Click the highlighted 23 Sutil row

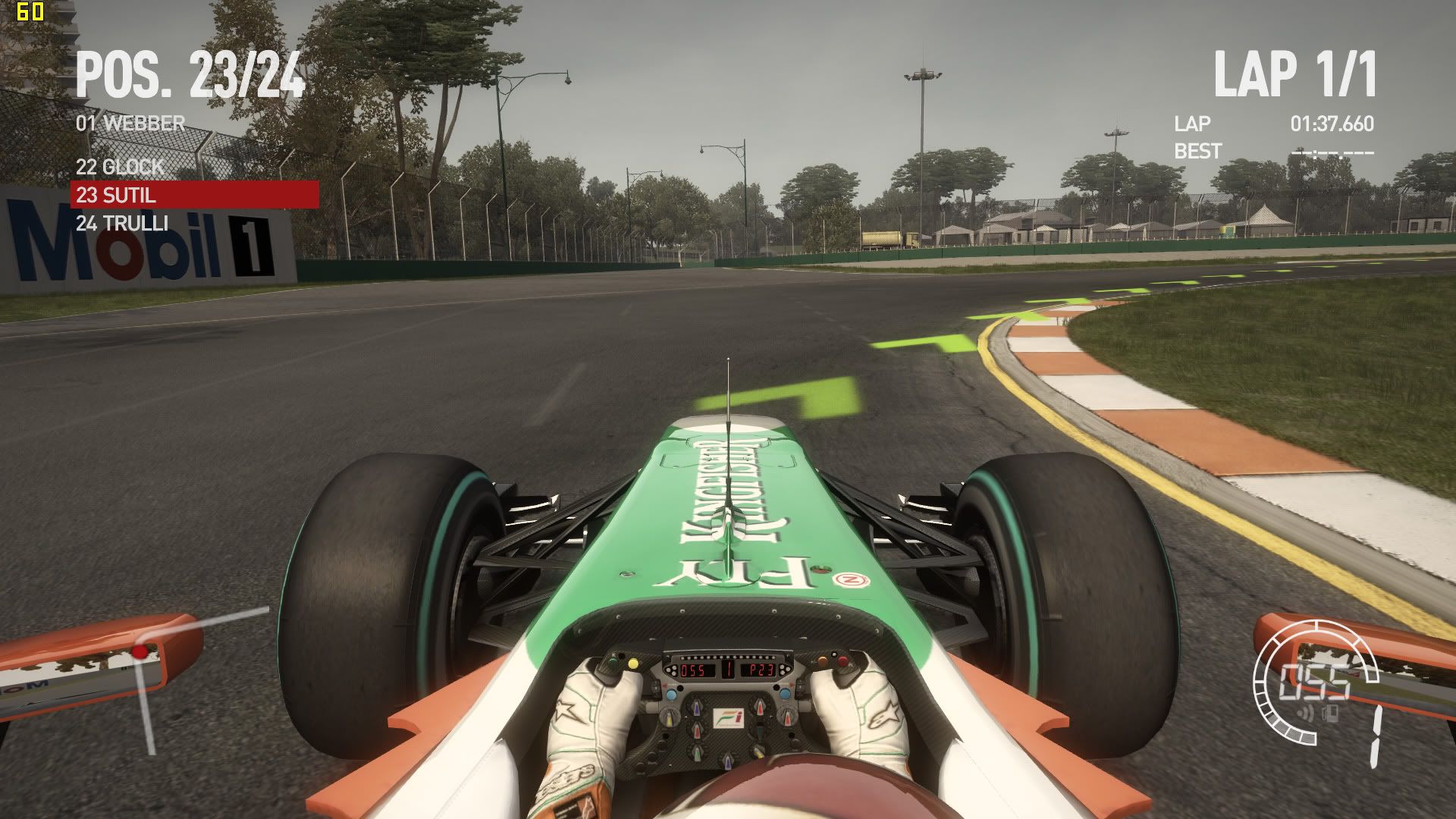(194, 195)
